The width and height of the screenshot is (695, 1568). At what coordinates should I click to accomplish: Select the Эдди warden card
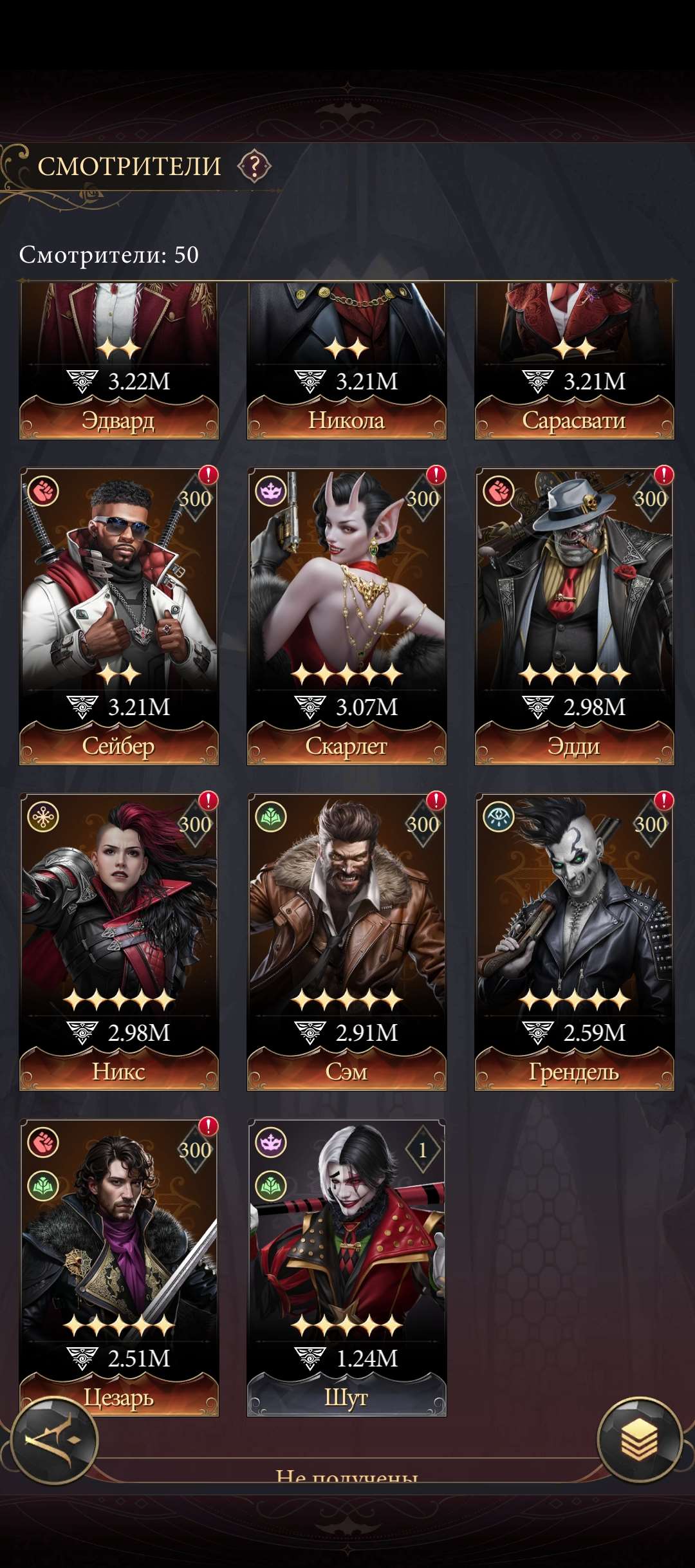click(574, 615)
